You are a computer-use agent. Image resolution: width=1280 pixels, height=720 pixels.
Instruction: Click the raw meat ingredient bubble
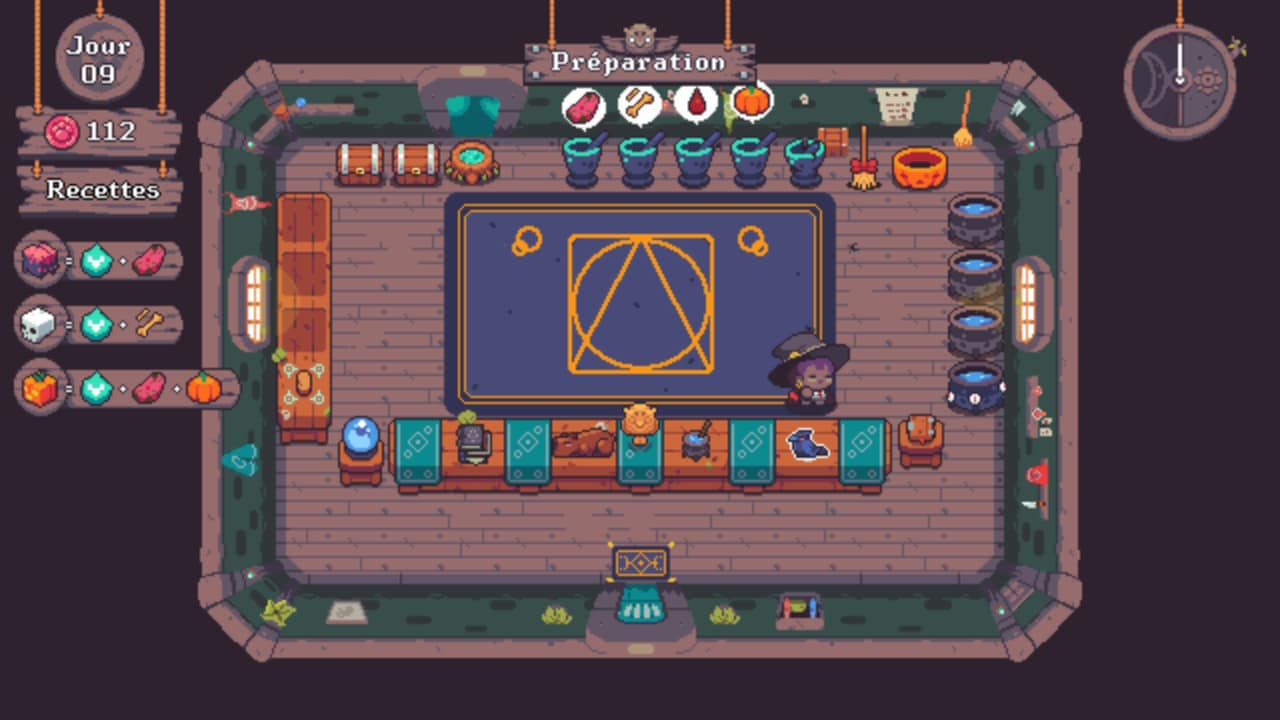point(583,106)
